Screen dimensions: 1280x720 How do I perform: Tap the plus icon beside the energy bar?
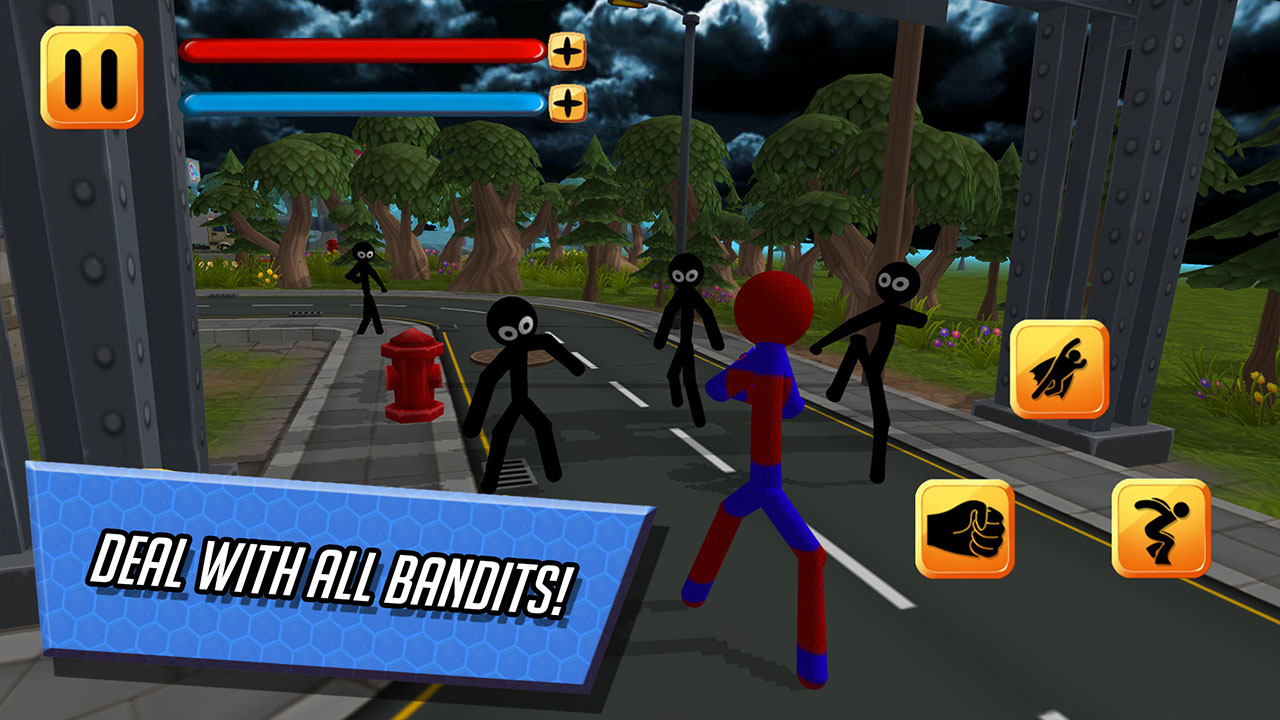(x=566, y=100)
